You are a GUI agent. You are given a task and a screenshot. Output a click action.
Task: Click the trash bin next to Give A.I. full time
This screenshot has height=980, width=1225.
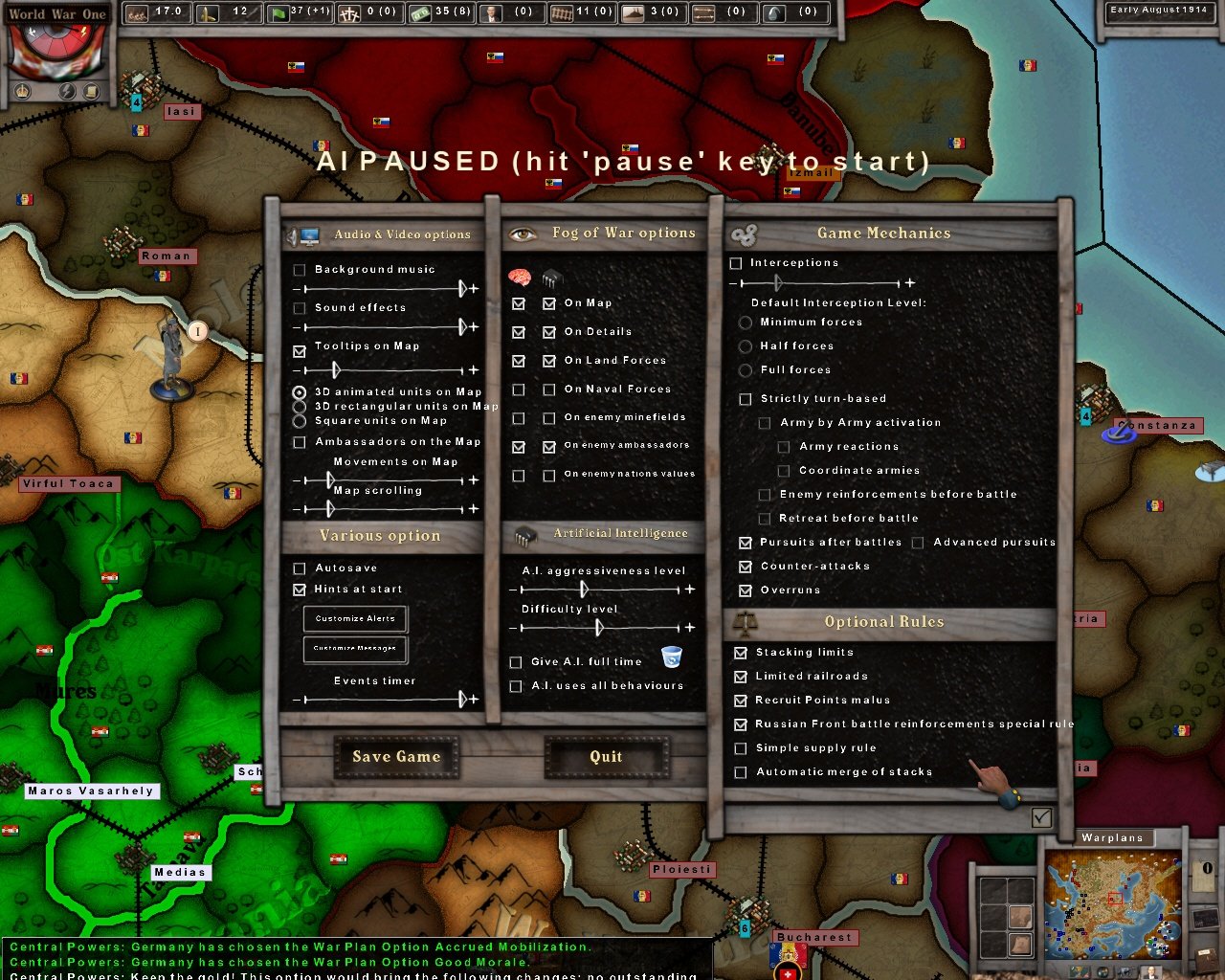(673, 657)
